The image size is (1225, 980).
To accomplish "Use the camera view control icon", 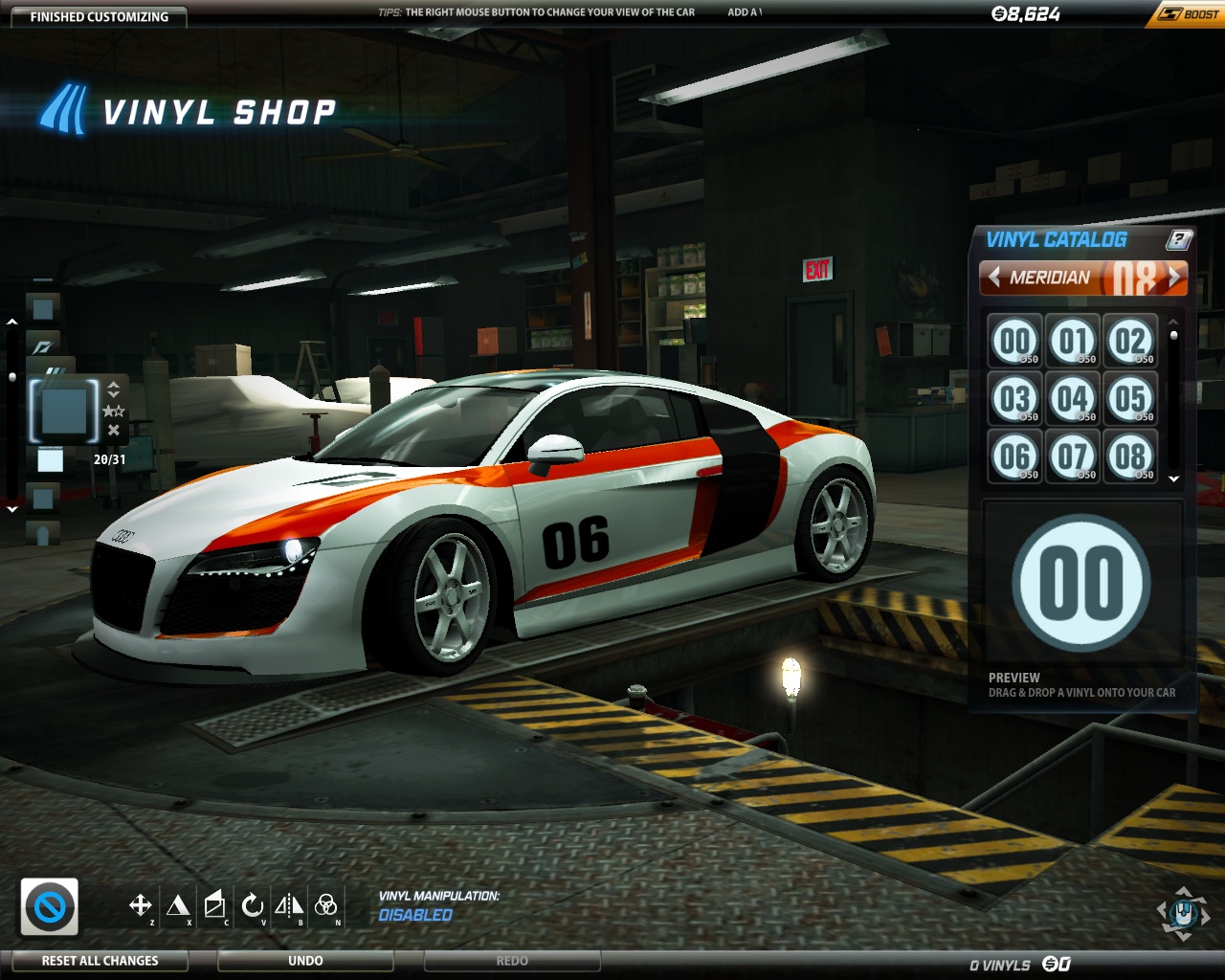I will point(1183,913).
